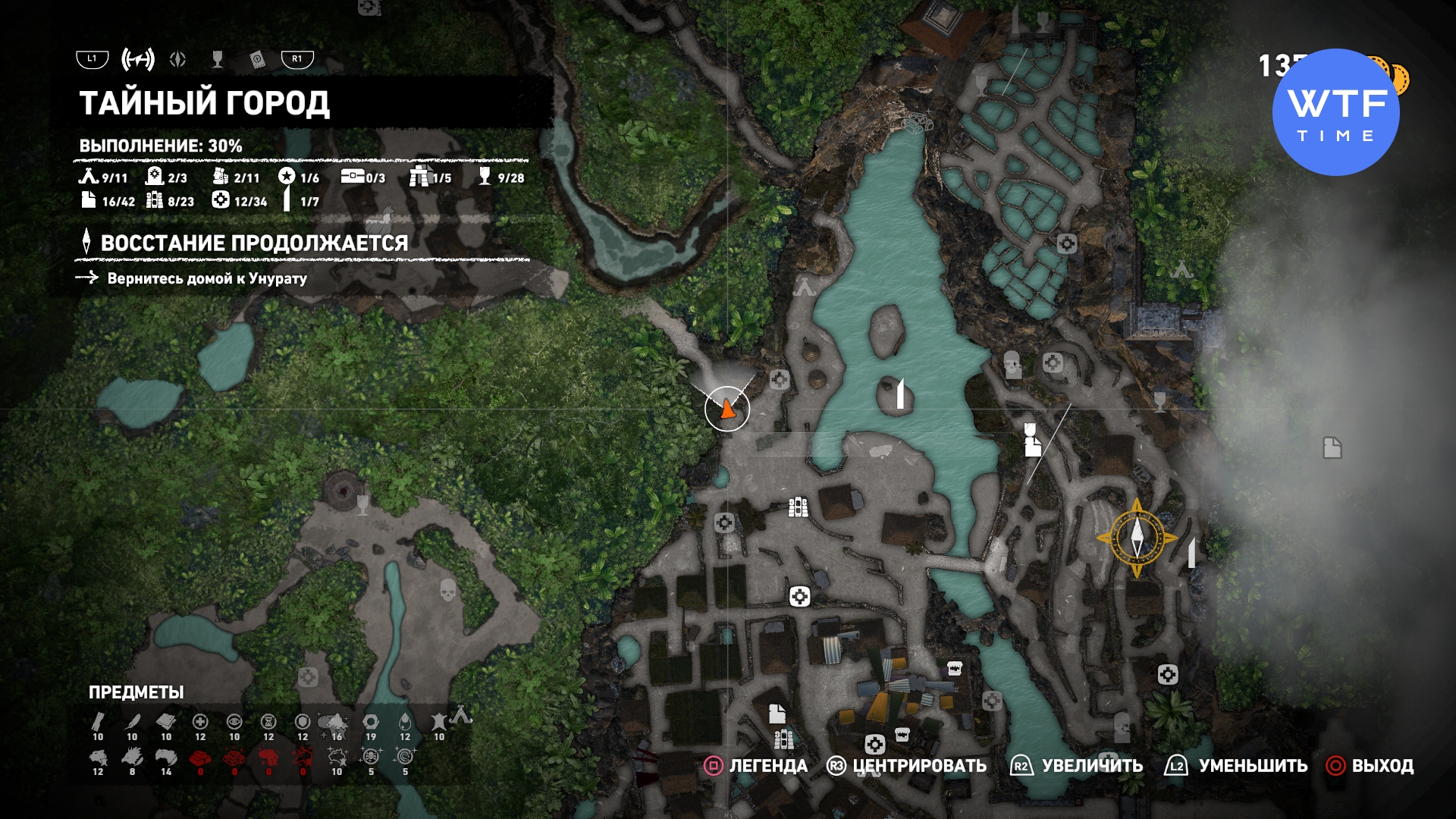The width and height of the screenshot is (1456, 819).
Task: Select the red gold ingots resource icon
Action: tap(200, 758)
